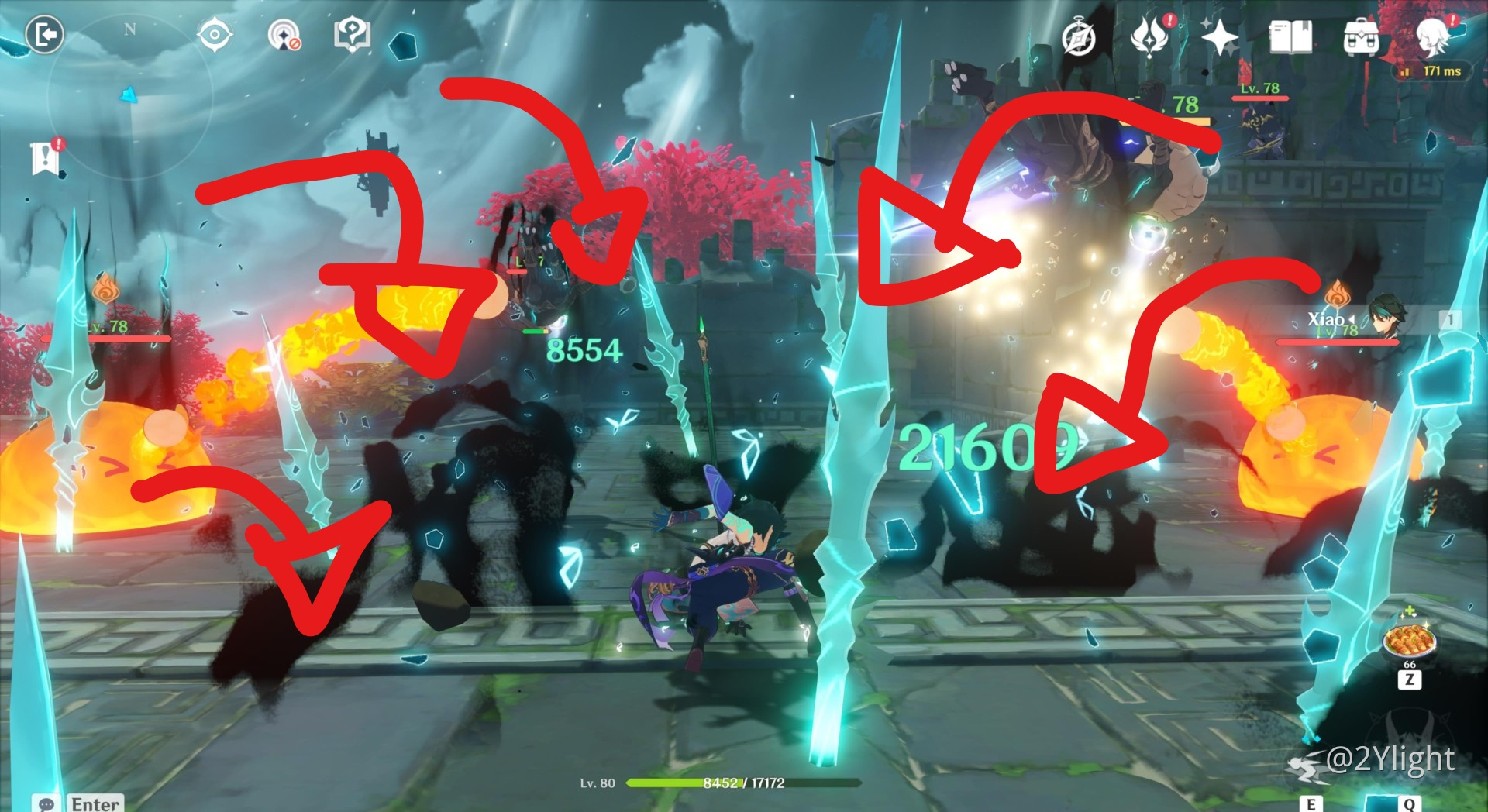The height and width of the screenshot is (812, 1488).
Task: Click the minimap player arrow
Action: [128, 95]
